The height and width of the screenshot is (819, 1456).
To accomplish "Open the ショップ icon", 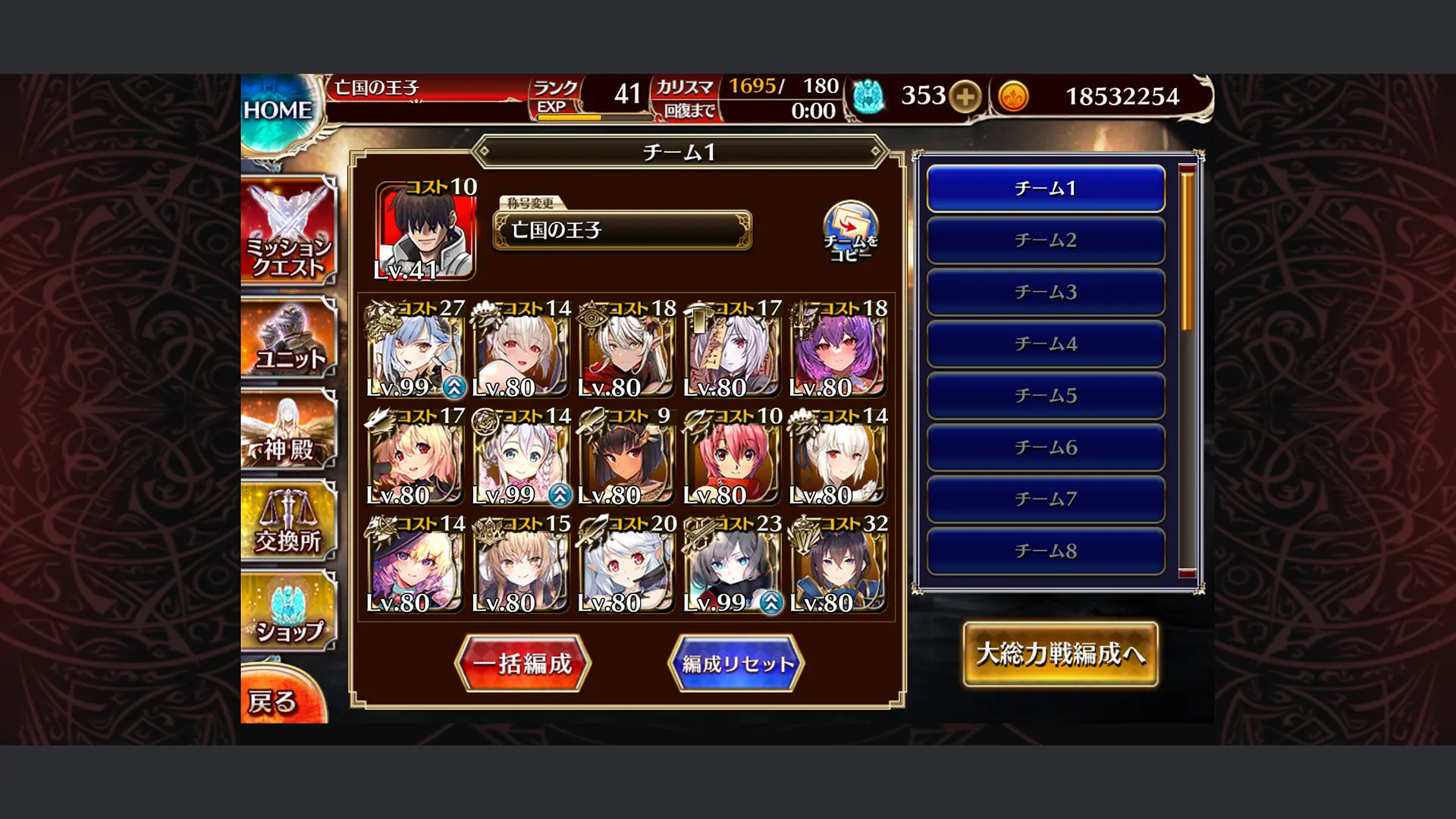I will [x=288, y=610].
